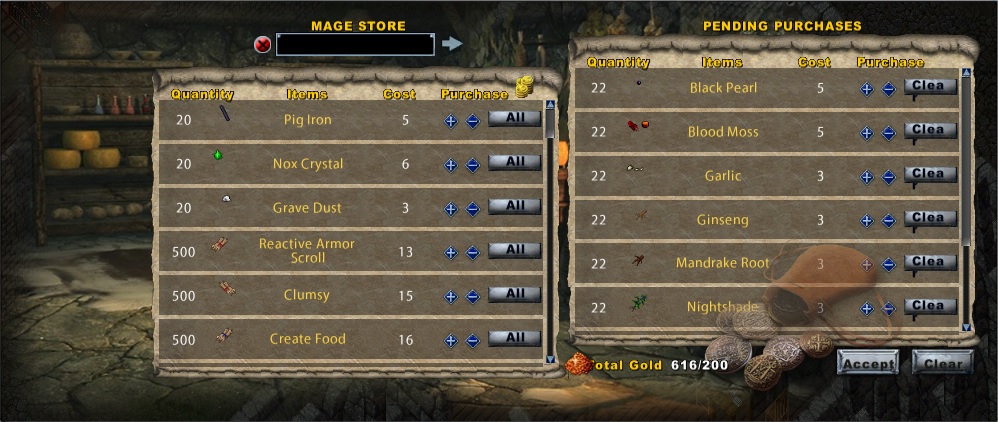
Task: Click the Mage Store search field
Action: pos(355,44)
